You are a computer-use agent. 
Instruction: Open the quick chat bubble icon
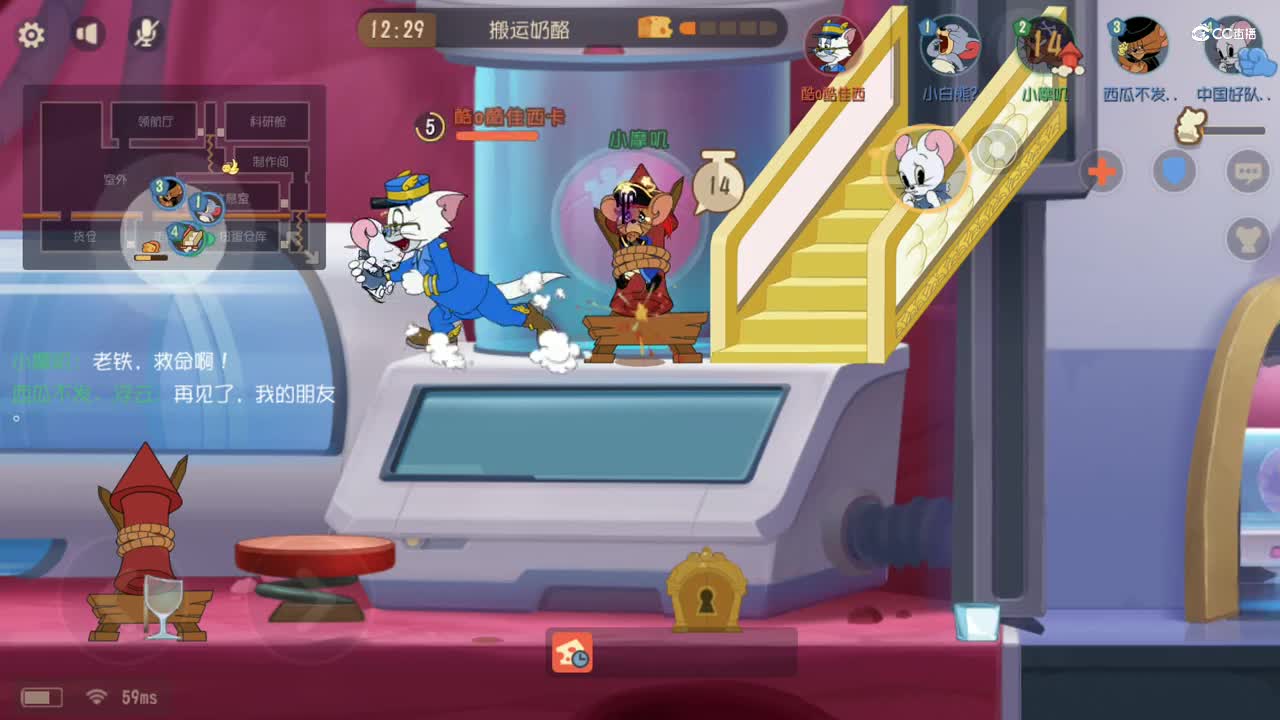(x=1248, y=170)
